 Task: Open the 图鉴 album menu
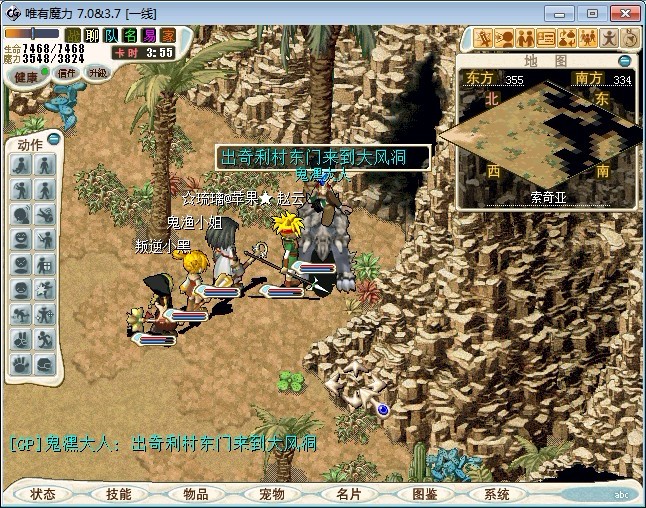[424, 494]
